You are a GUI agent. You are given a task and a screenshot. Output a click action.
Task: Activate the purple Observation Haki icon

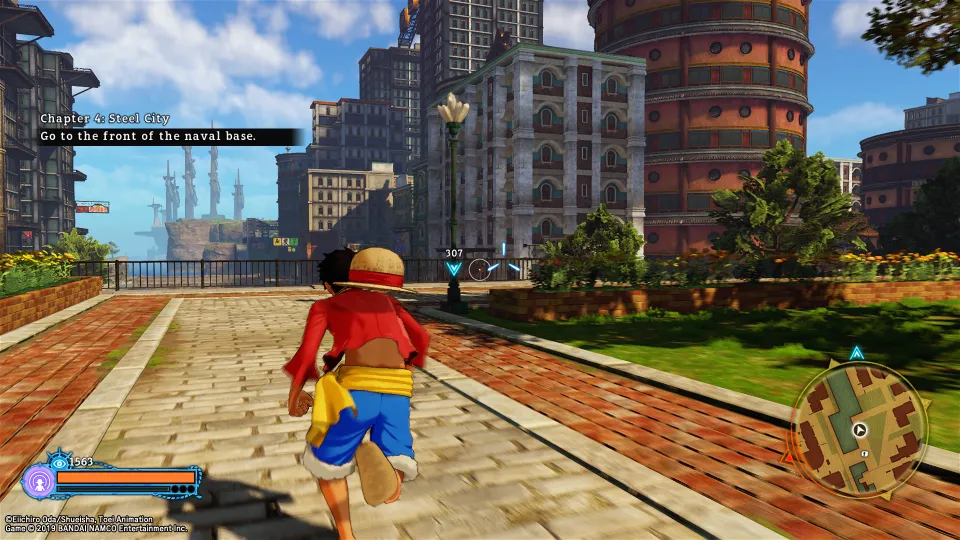[37, 481]
